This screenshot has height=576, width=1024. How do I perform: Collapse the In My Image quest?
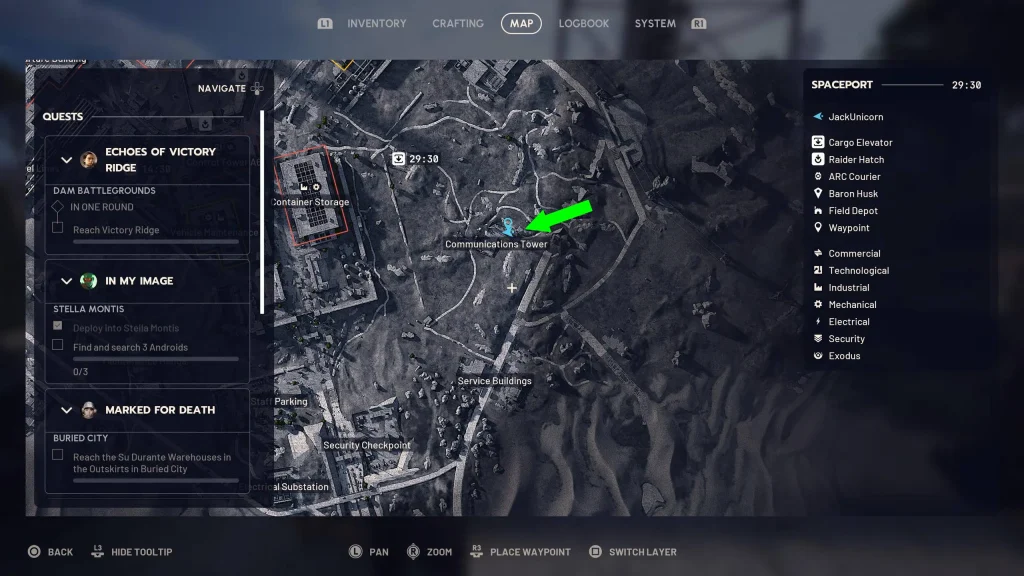click(x=67, y=281)
